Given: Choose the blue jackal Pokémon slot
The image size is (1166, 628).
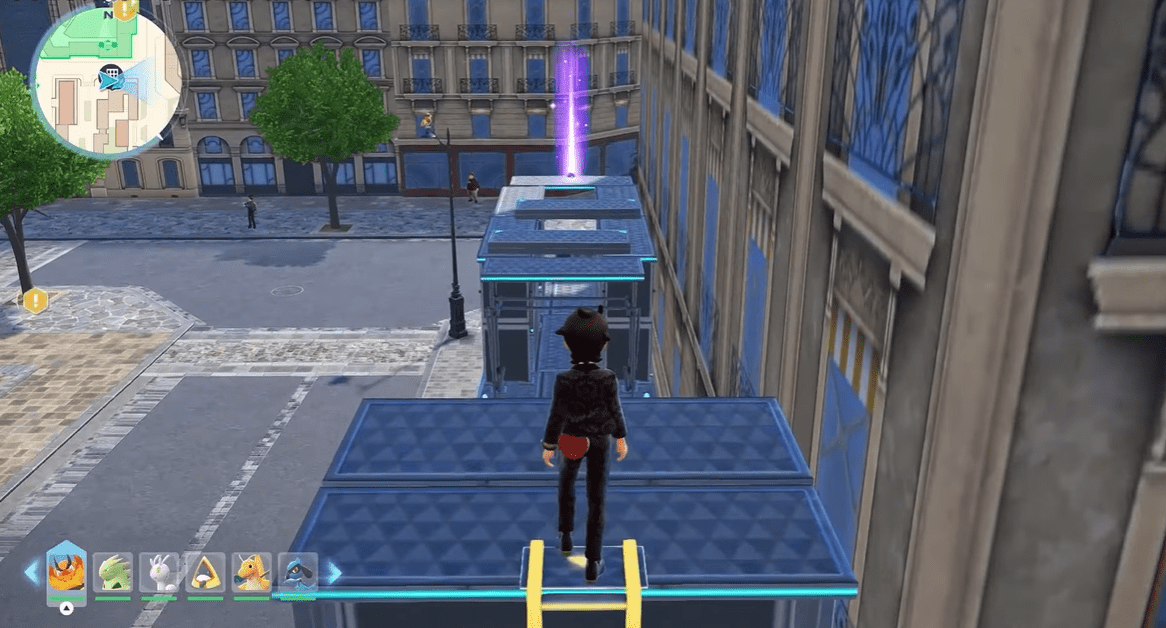Looking at the screenshot, I should click(x=297, y=572).
